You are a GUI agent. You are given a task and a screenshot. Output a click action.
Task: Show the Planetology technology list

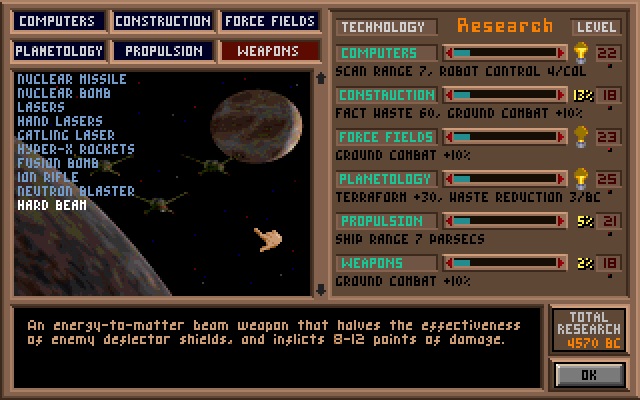pos(59,50)
